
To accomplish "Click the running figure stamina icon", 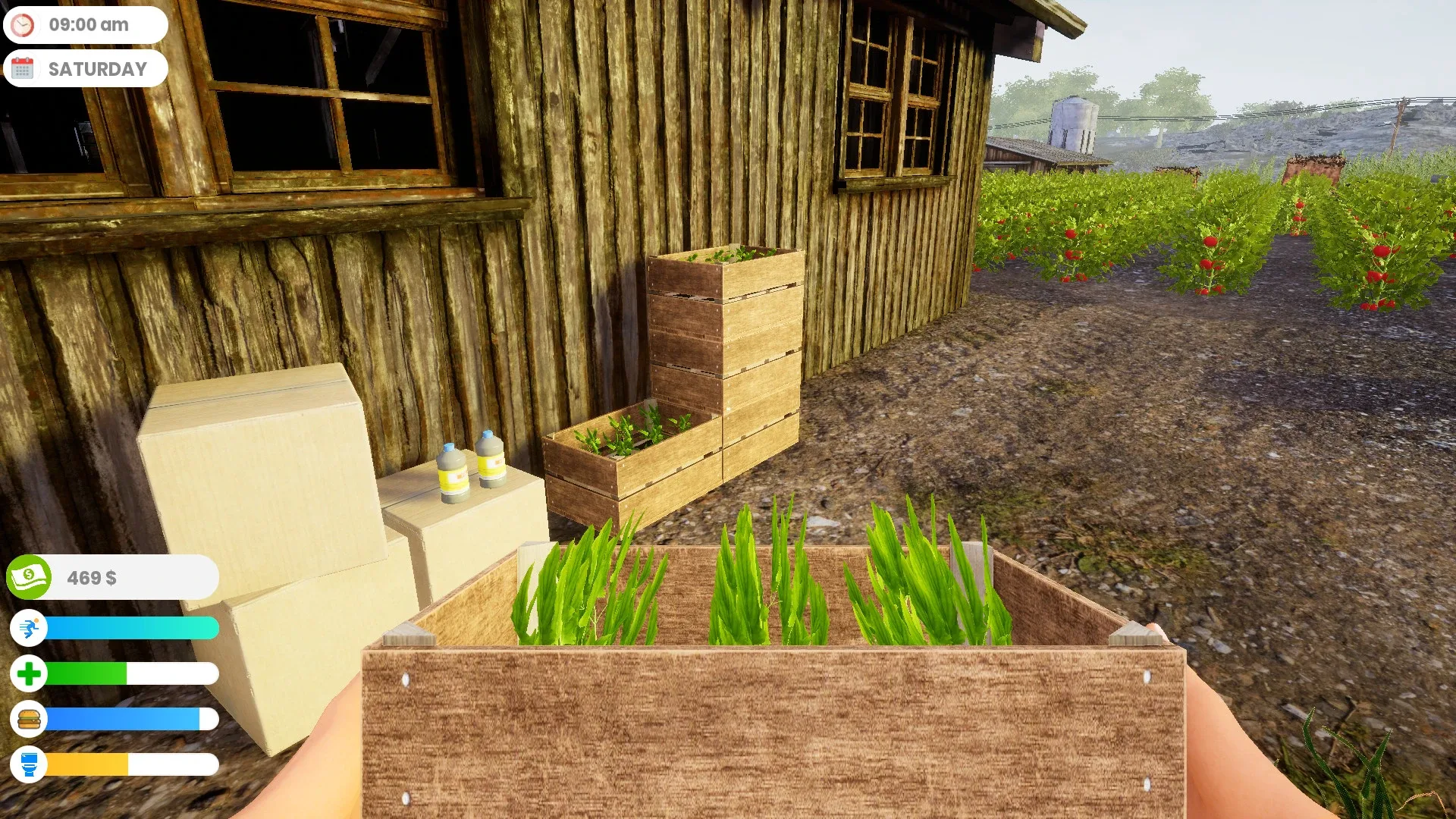I will (x=29, y=628).
